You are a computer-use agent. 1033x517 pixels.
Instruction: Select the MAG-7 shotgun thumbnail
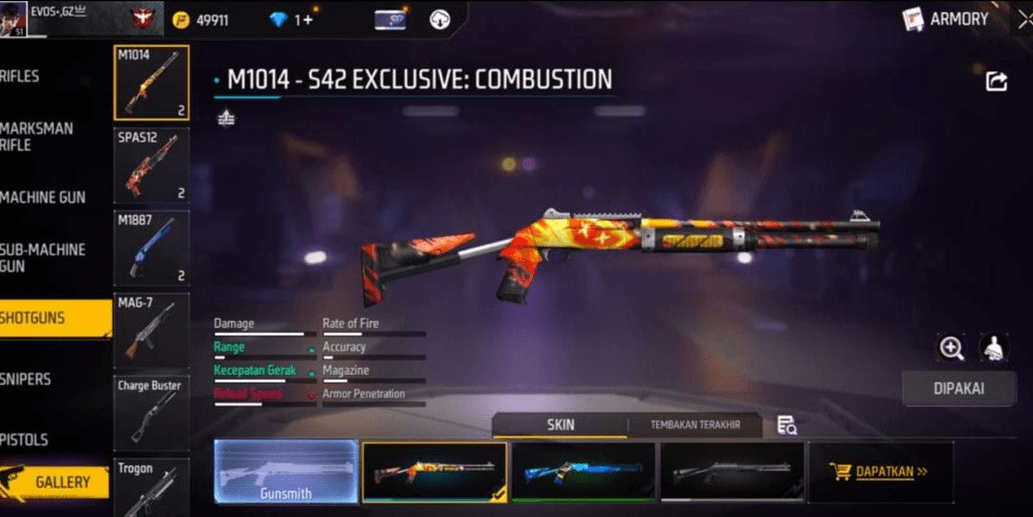(151, 330)
